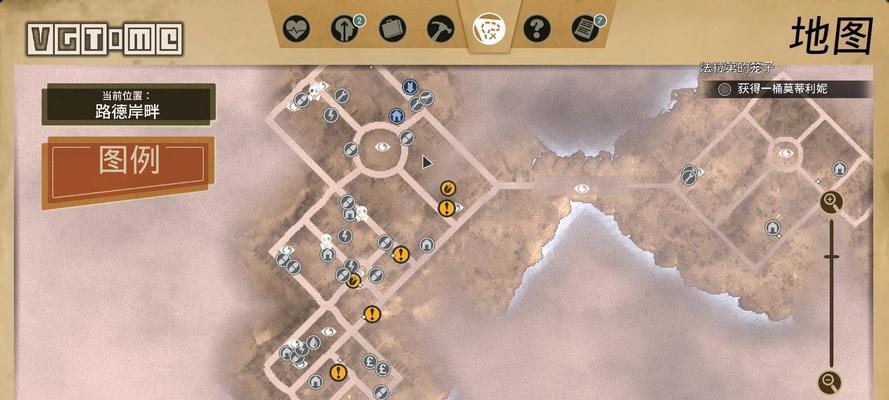Screen dimensions: 889x400
Task: Open the health status tab (heart icon)
Action: pos(296,28)
